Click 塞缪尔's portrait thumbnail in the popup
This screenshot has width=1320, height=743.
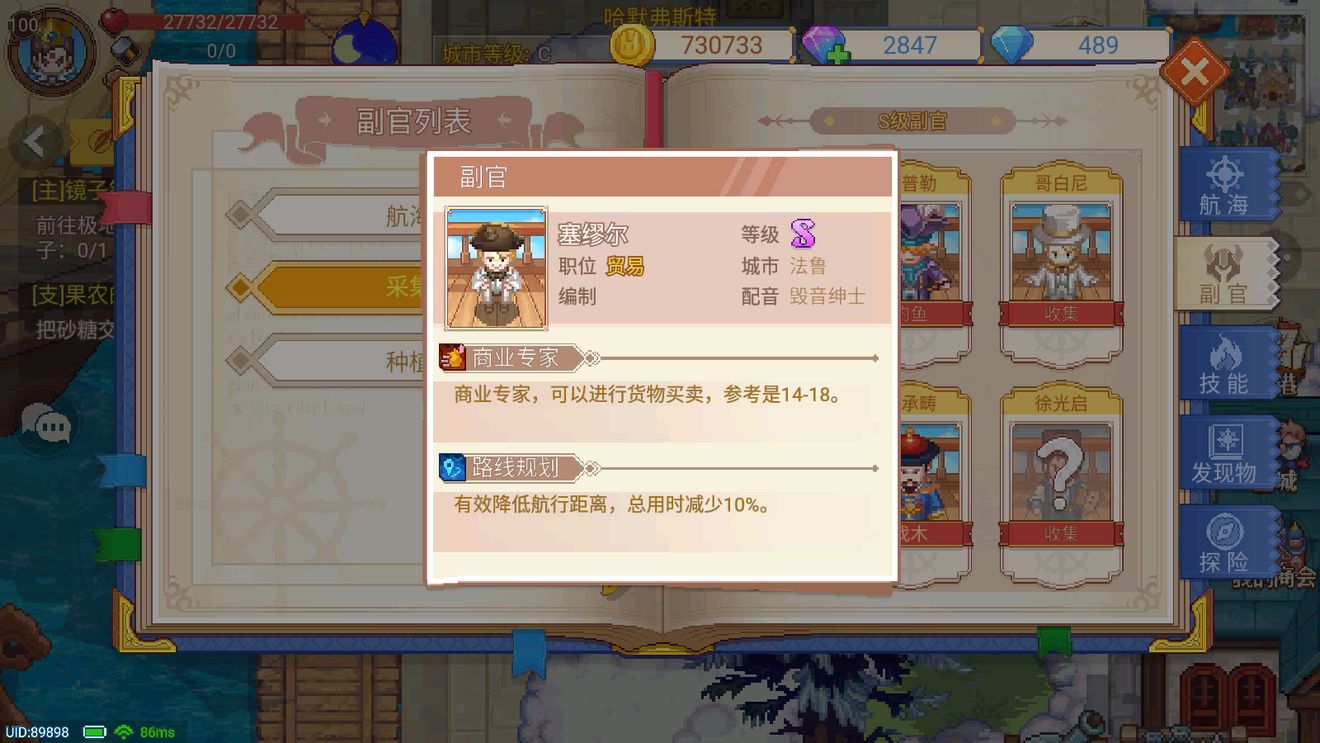(x=497, y=267)
